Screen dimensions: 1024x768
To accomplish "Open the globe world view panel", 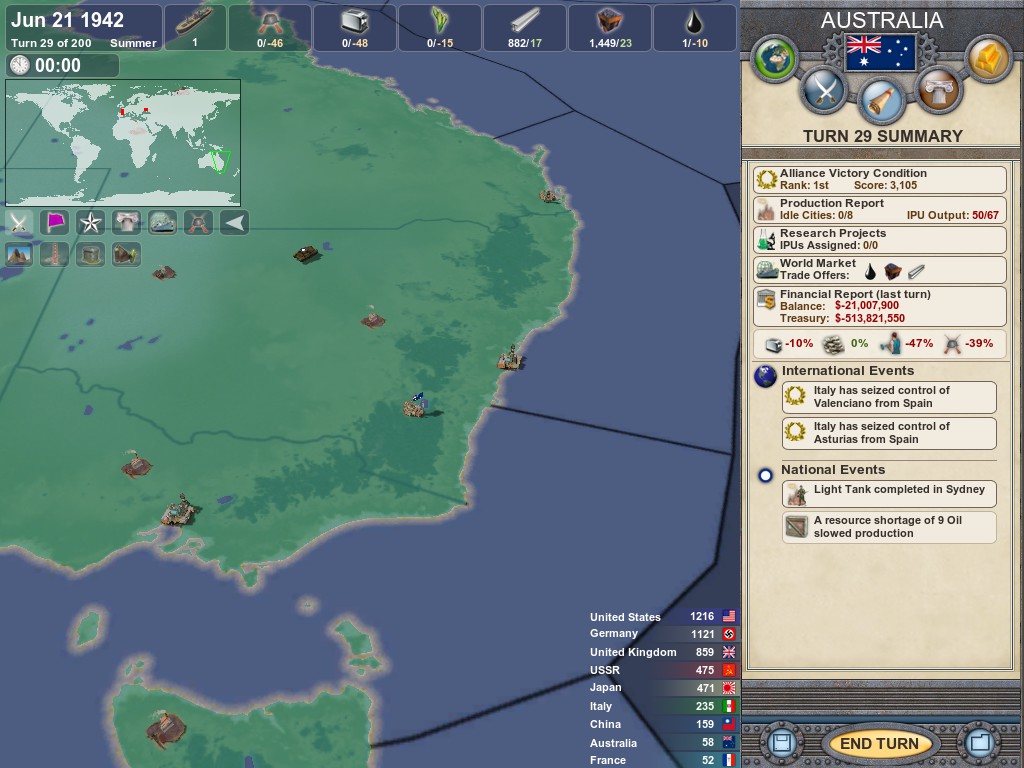I will pyautogui.click(x=774, y=58).
